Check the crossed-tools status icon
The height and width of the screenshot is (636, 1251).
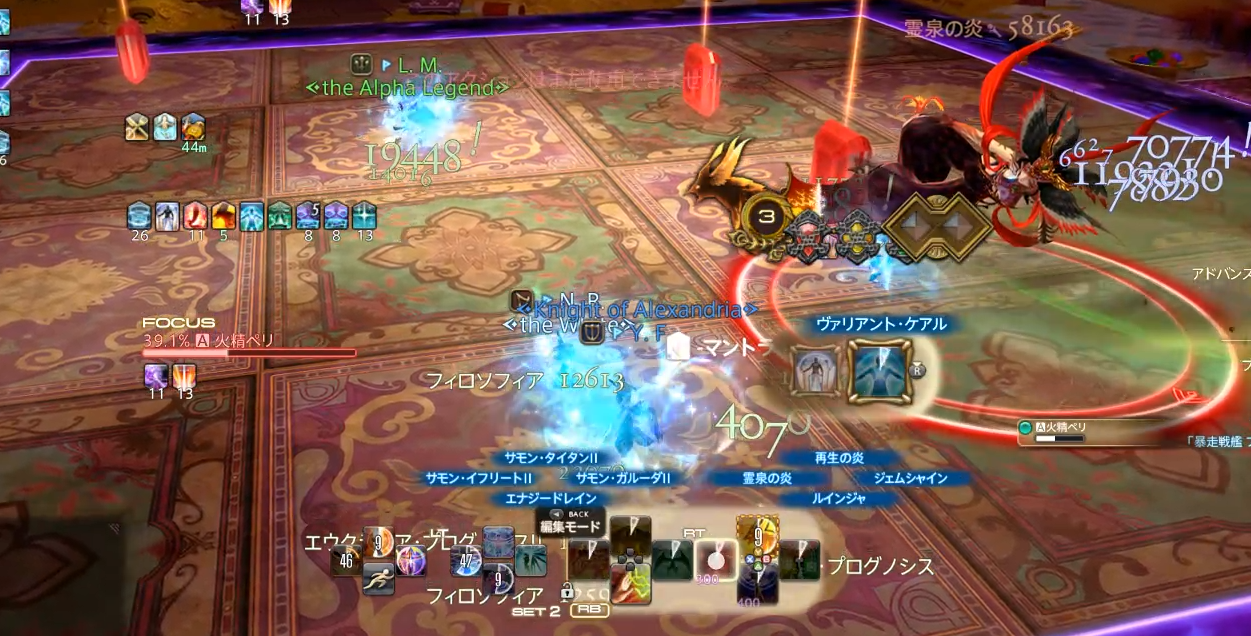tap(138, 127)
